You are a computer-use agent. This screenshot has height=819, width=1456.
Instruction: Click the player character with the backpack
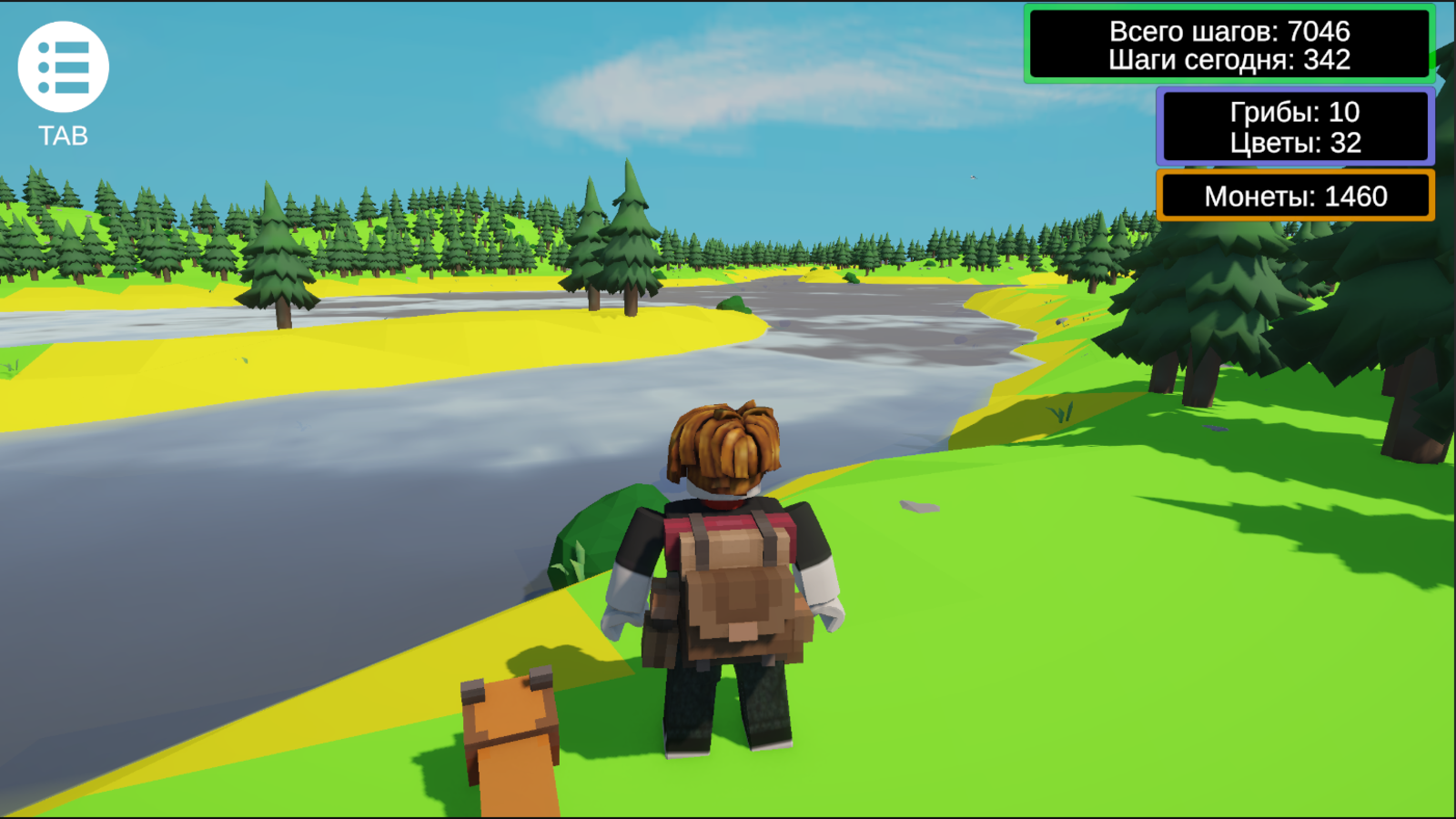(728, 582)
